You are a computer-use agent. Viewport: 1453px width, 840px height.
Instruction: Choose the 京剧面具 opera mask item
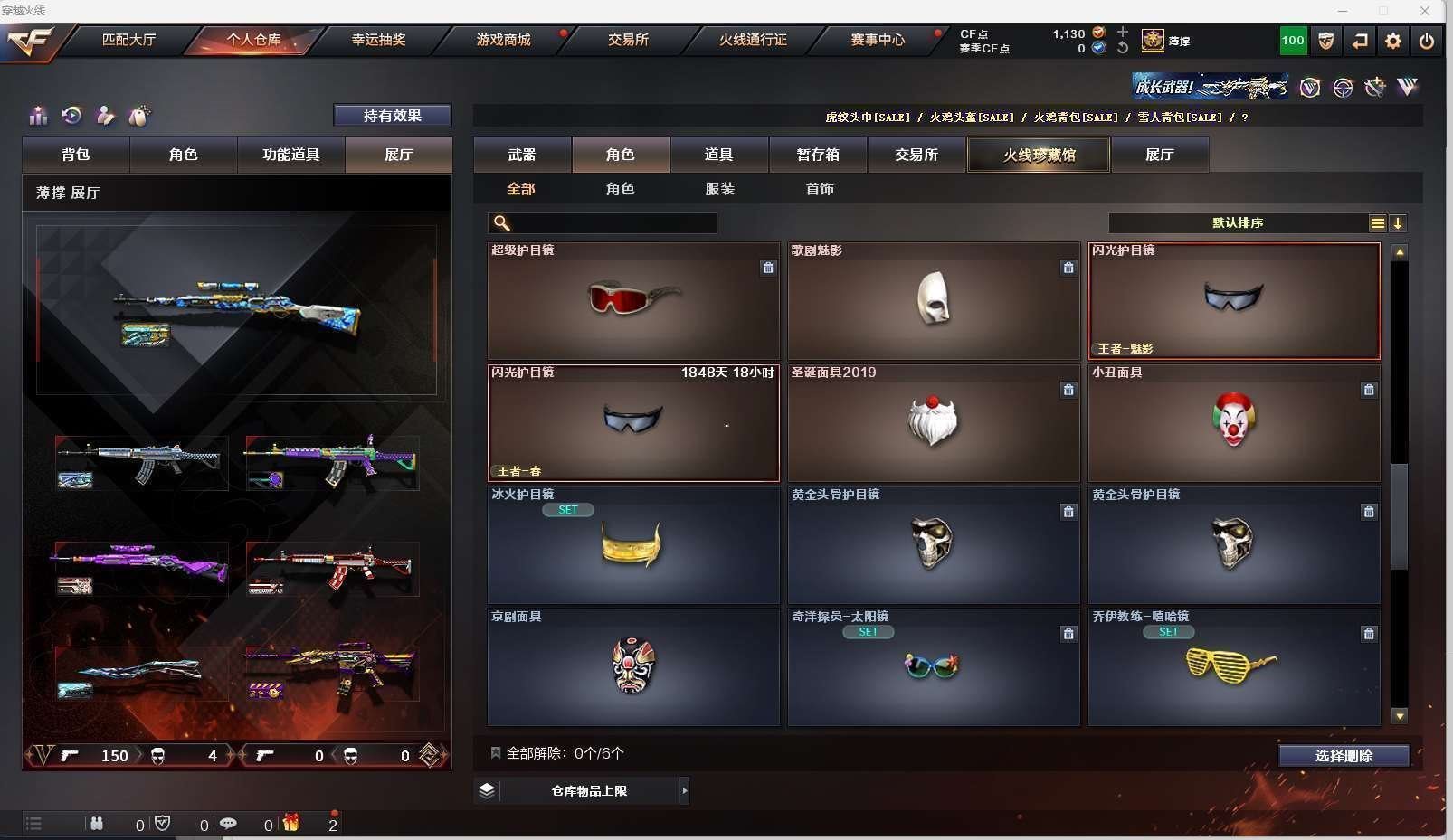(x=633, y=667)
